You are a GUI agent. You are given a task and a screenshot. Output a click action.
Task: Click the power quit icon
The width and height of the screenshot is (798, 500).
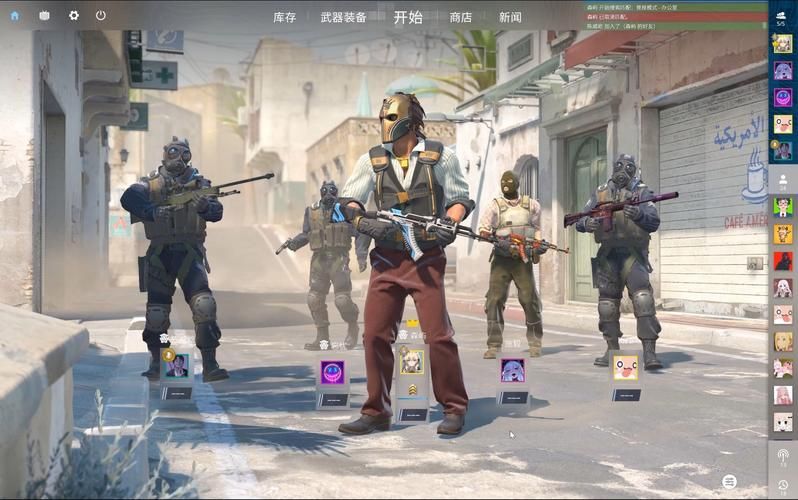coord(101,16)
